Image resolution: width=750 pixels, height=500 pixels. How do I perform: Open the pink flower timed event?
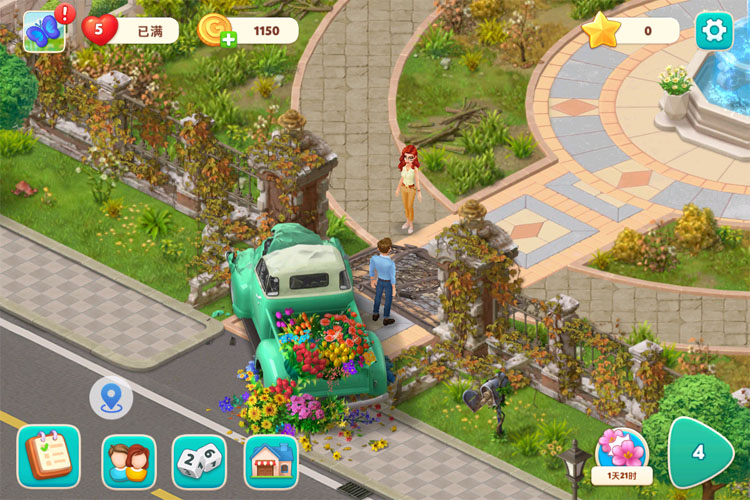[x=621, y=454]
